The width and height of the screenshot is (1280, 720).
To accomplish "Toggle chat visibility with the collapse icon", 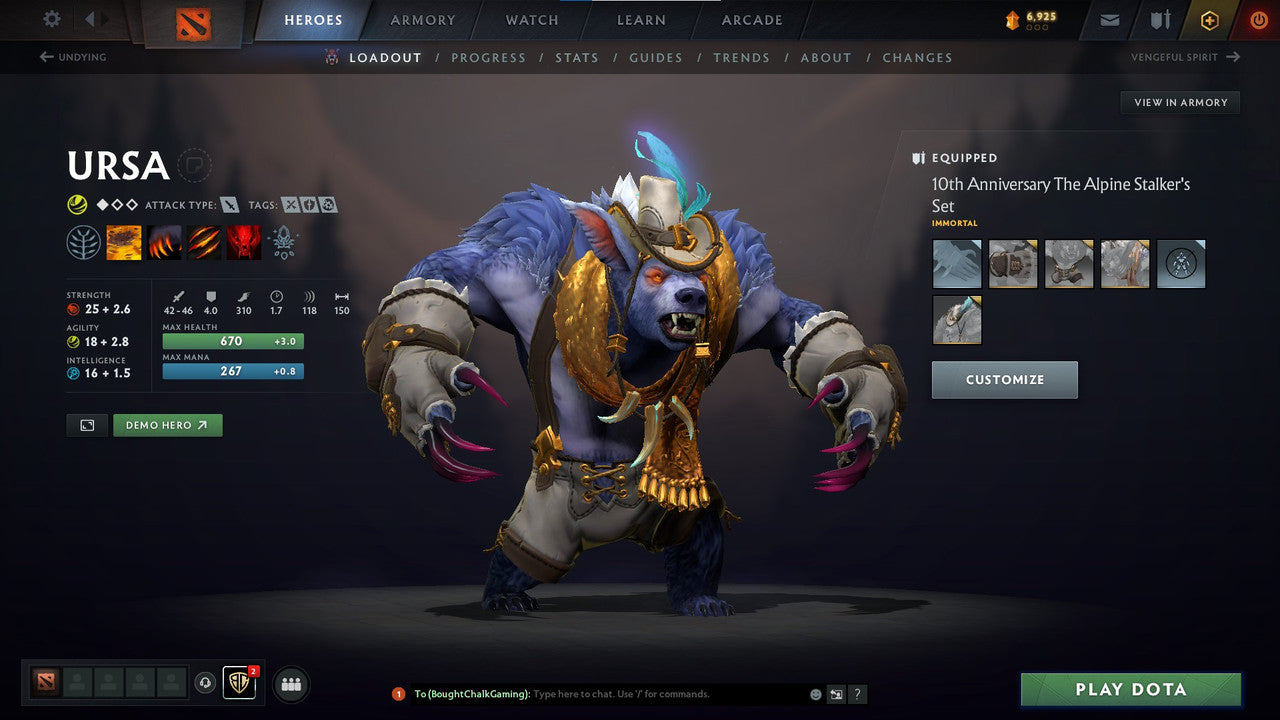I will [x=836, y=693].
